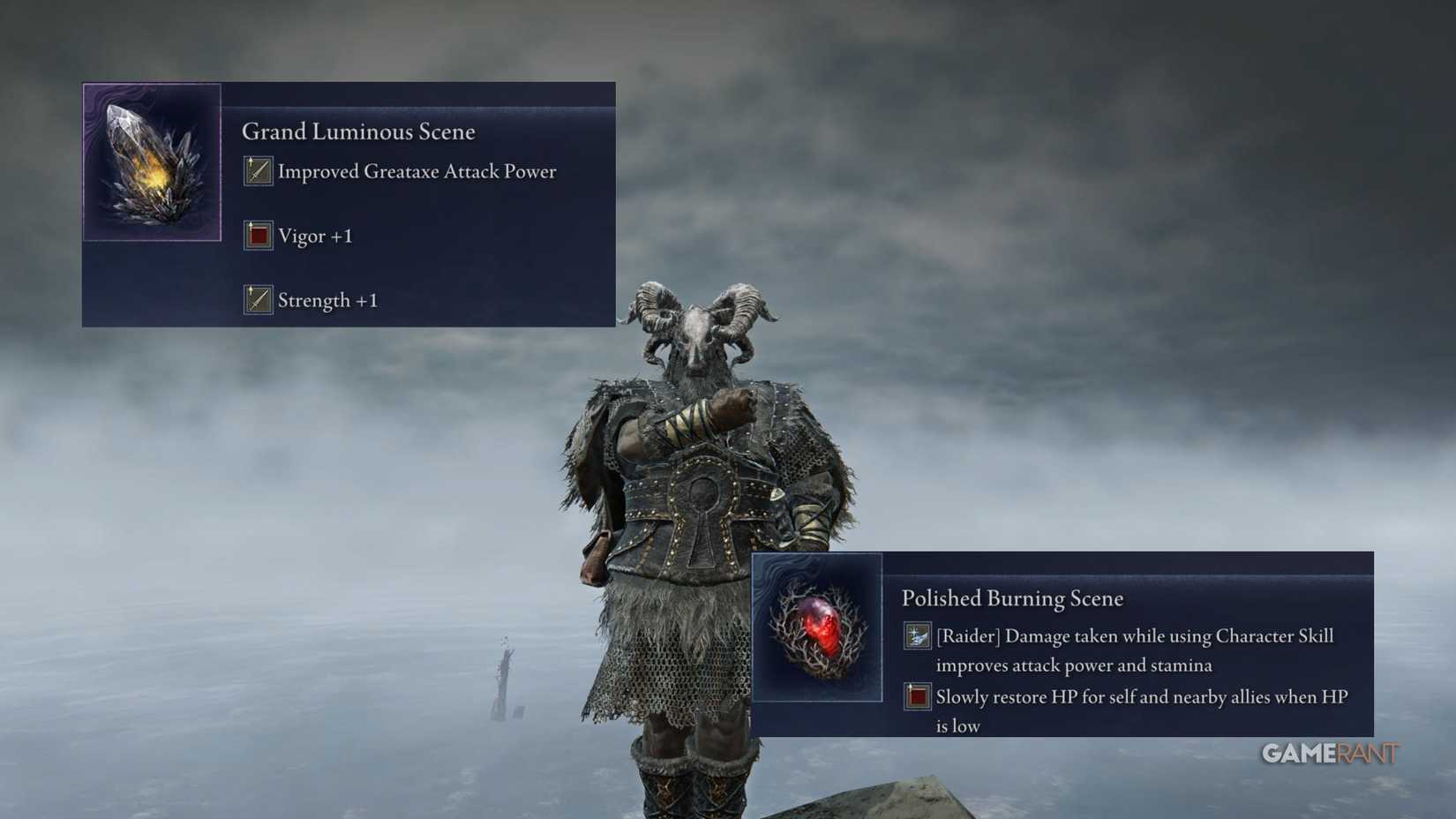Viewport: 1456px width, 819px height.
Task: Click the Raider damage effect description text
Action: [x=1135, y=649]
